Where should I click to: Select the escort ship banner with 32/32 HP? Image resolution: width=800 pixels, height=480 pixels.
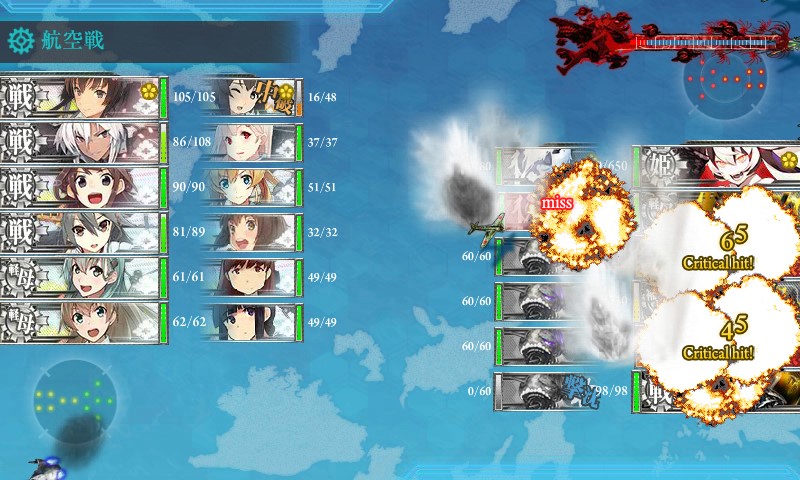point(250,233)
